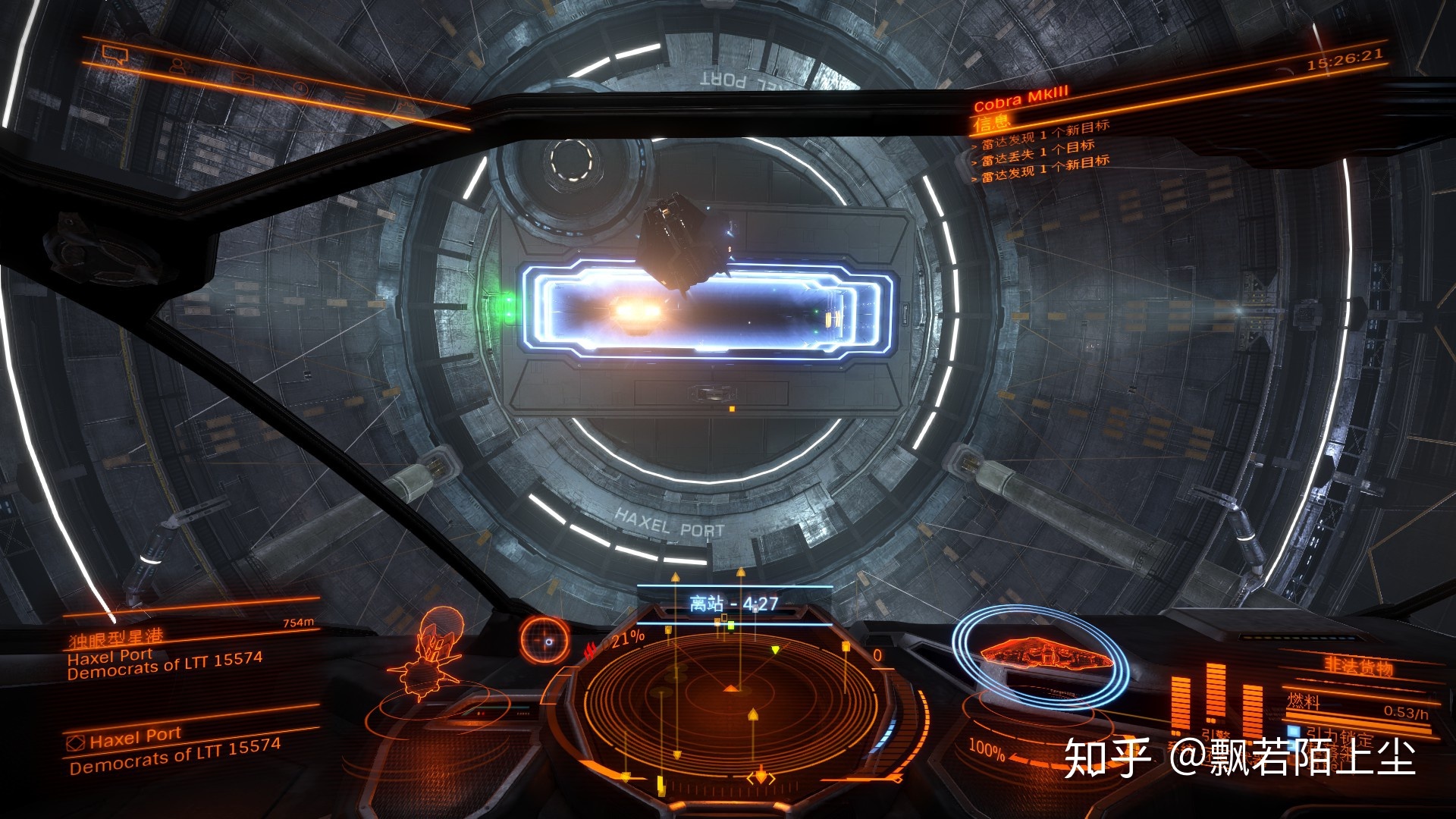
Task: Switch to the contacts people tab
Action: (177, 66)
